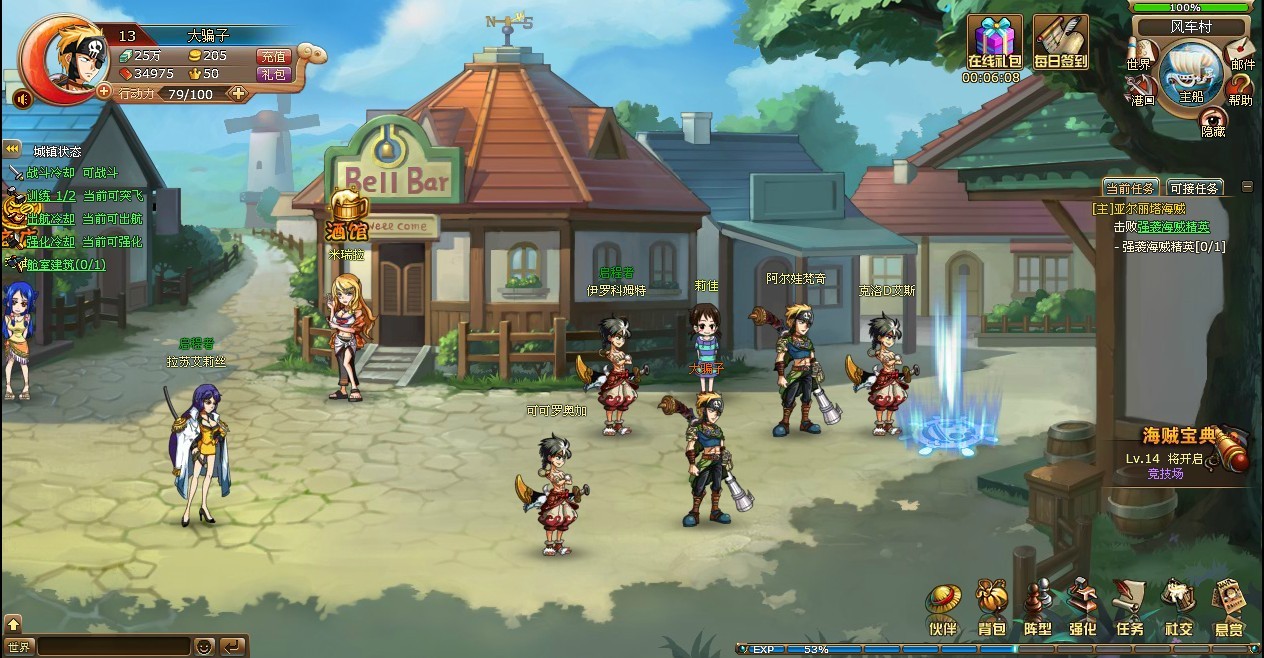Toggle the 隐藏 hide-players eye icon
Screen dimensions: 1264x658
click(1213, 120)
